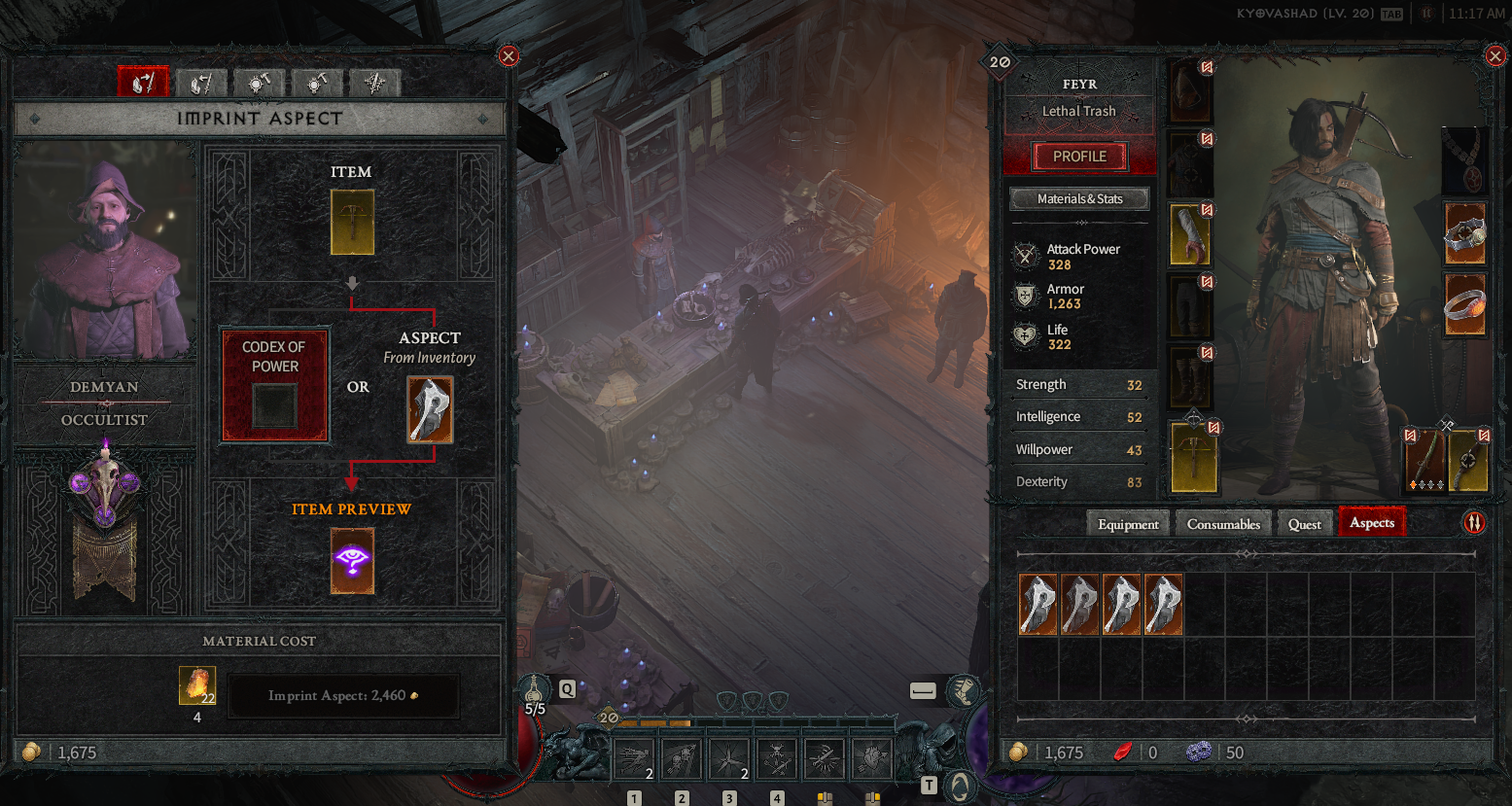View the Item Preview eye slot
The image size is (1512, 806).
352,561
